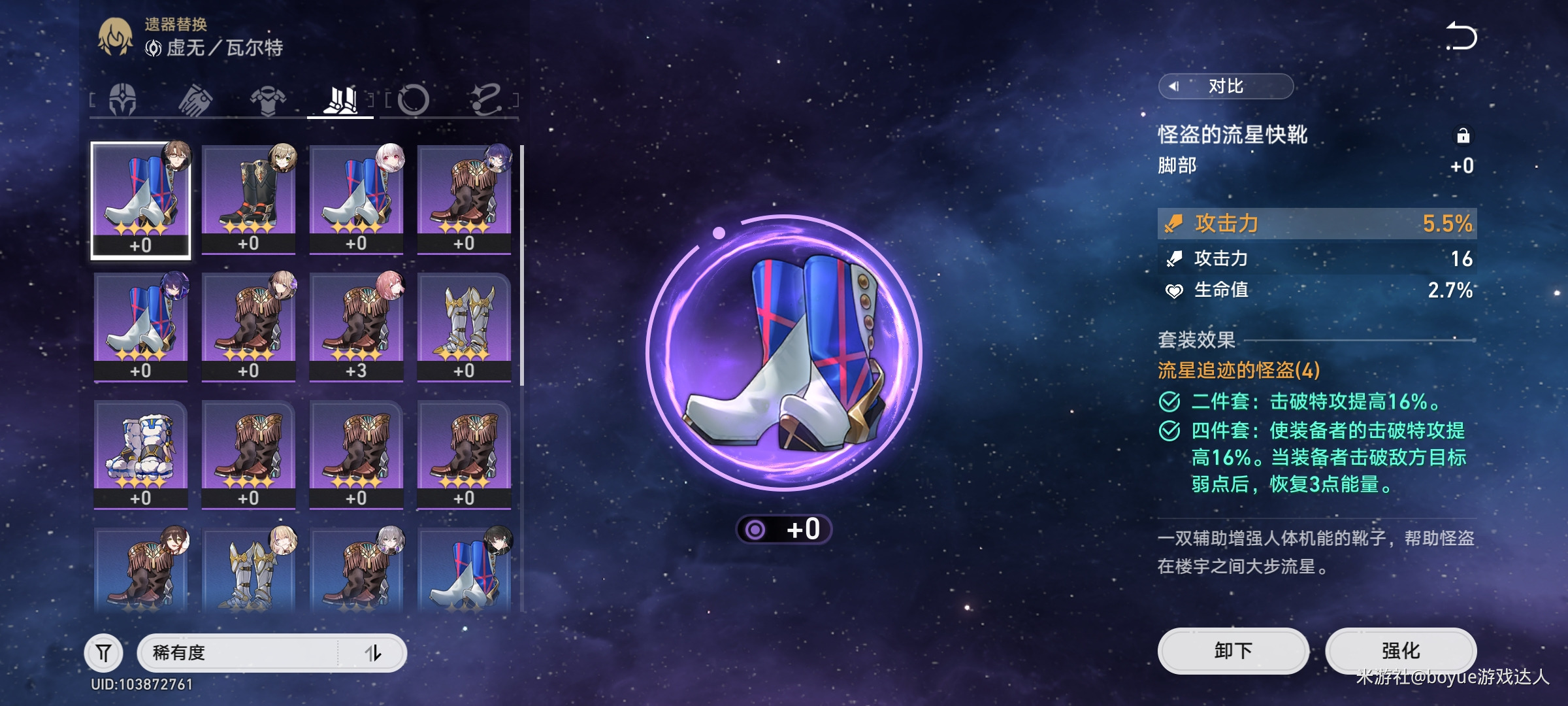Unequip the relic with 卸下 button
Screen dimensions: 1568x706
[x=1233, y=650]
